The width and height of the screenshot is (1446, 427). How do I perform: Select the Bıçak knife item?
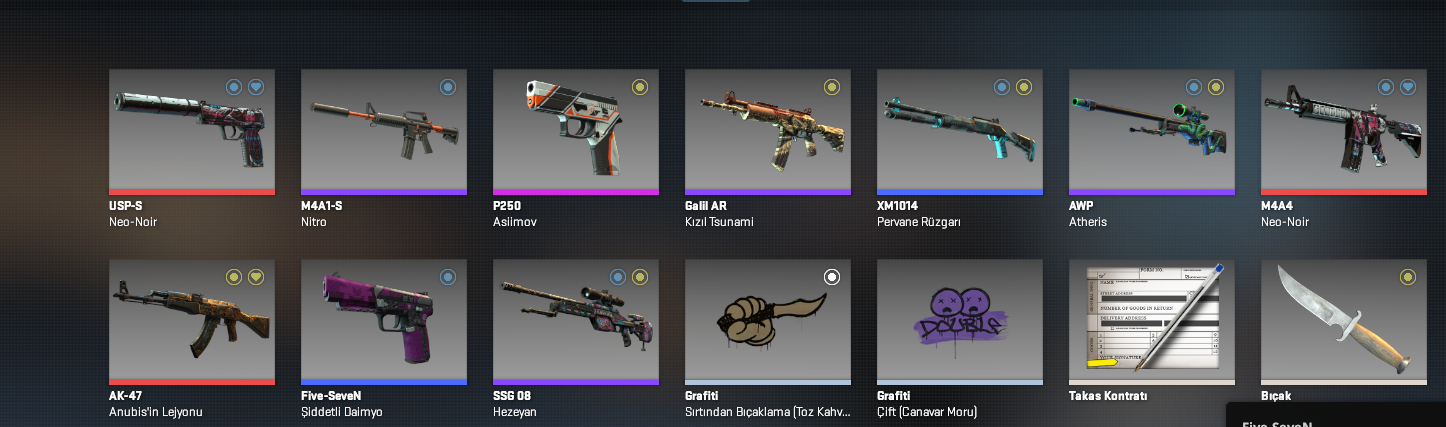click(1343, 320)
